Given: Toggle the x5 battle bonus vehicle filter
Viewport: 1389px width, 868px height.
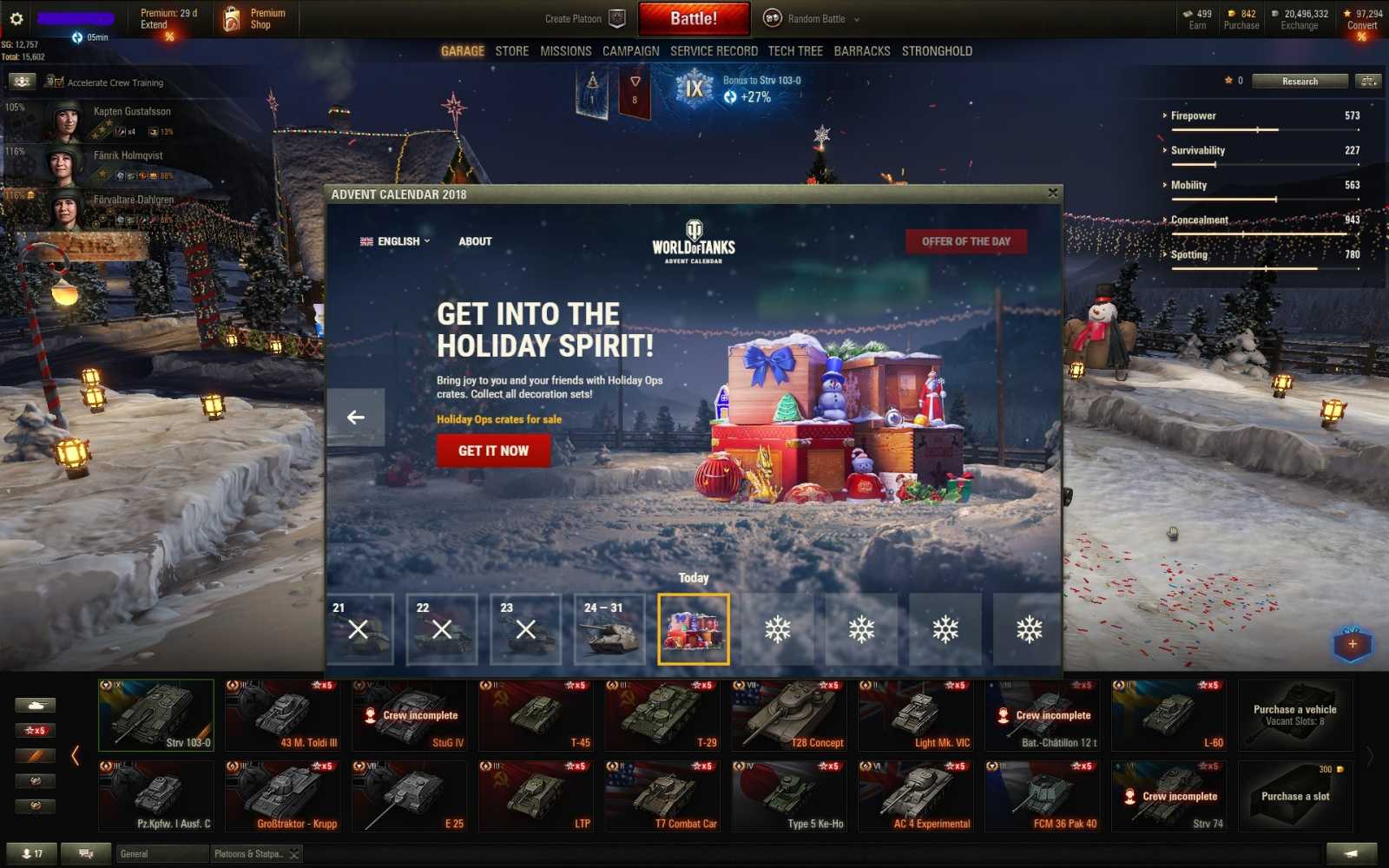Looking at the screenshot, I should tap(35, 730).
